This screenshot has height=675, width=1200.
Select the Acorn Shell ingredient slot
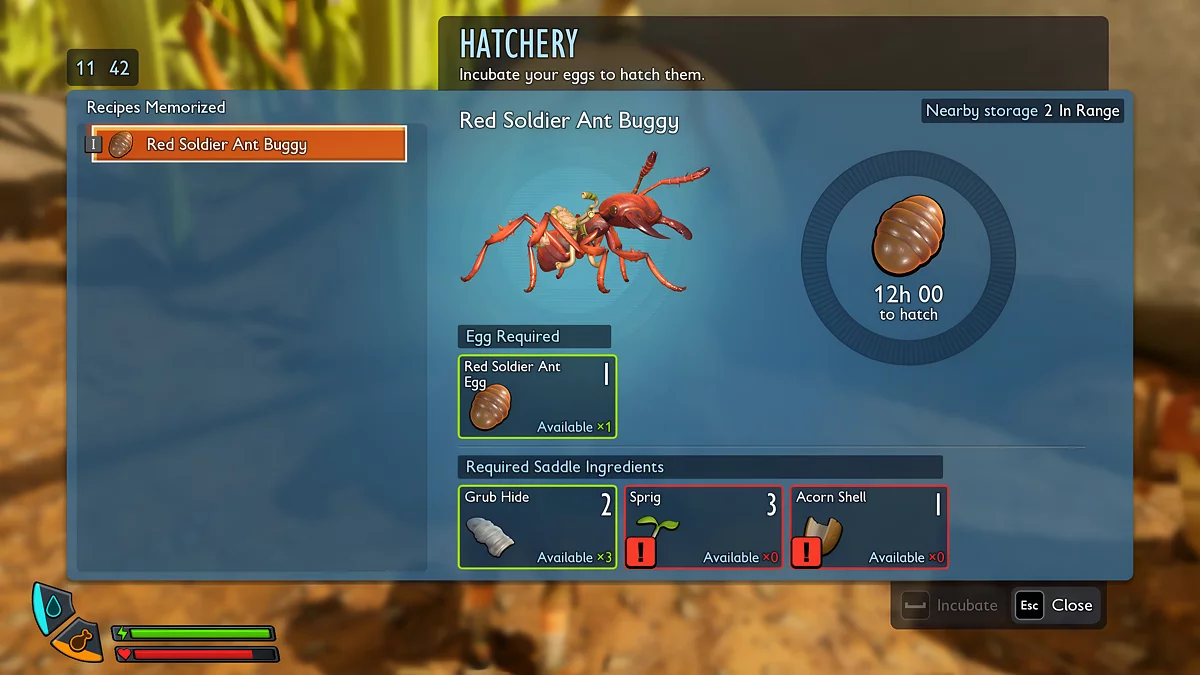tap(870, 527)
